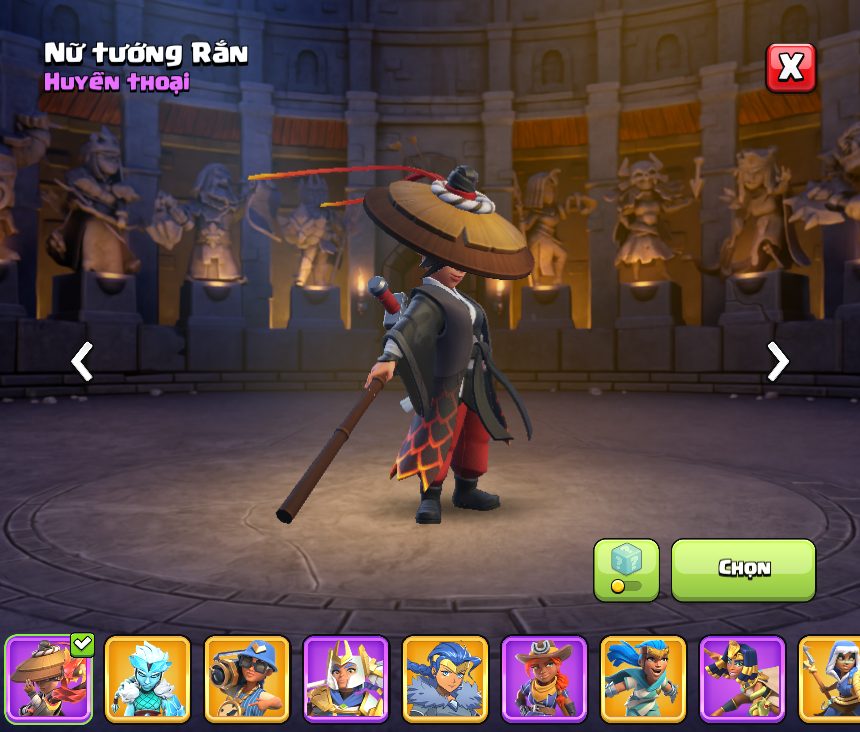Select the straw hat skin thumbnail with checkmark

point(49,678)
